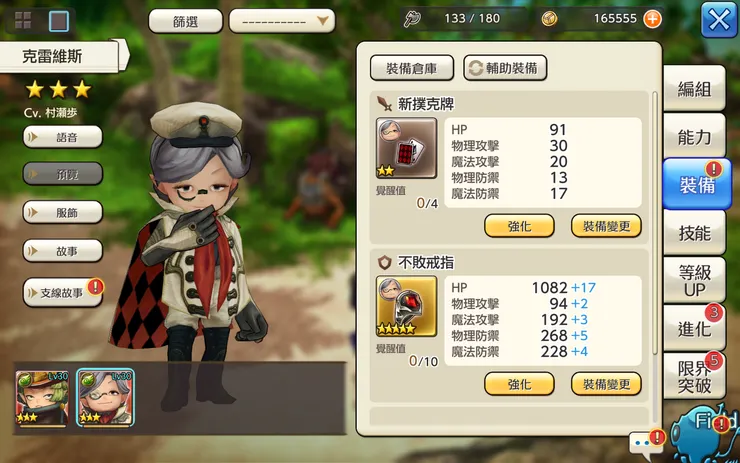Image resolution: width=740 pixels, height=463 pixels.
Task: Play the character 語音 voice button
Action: tap(63, 137)
